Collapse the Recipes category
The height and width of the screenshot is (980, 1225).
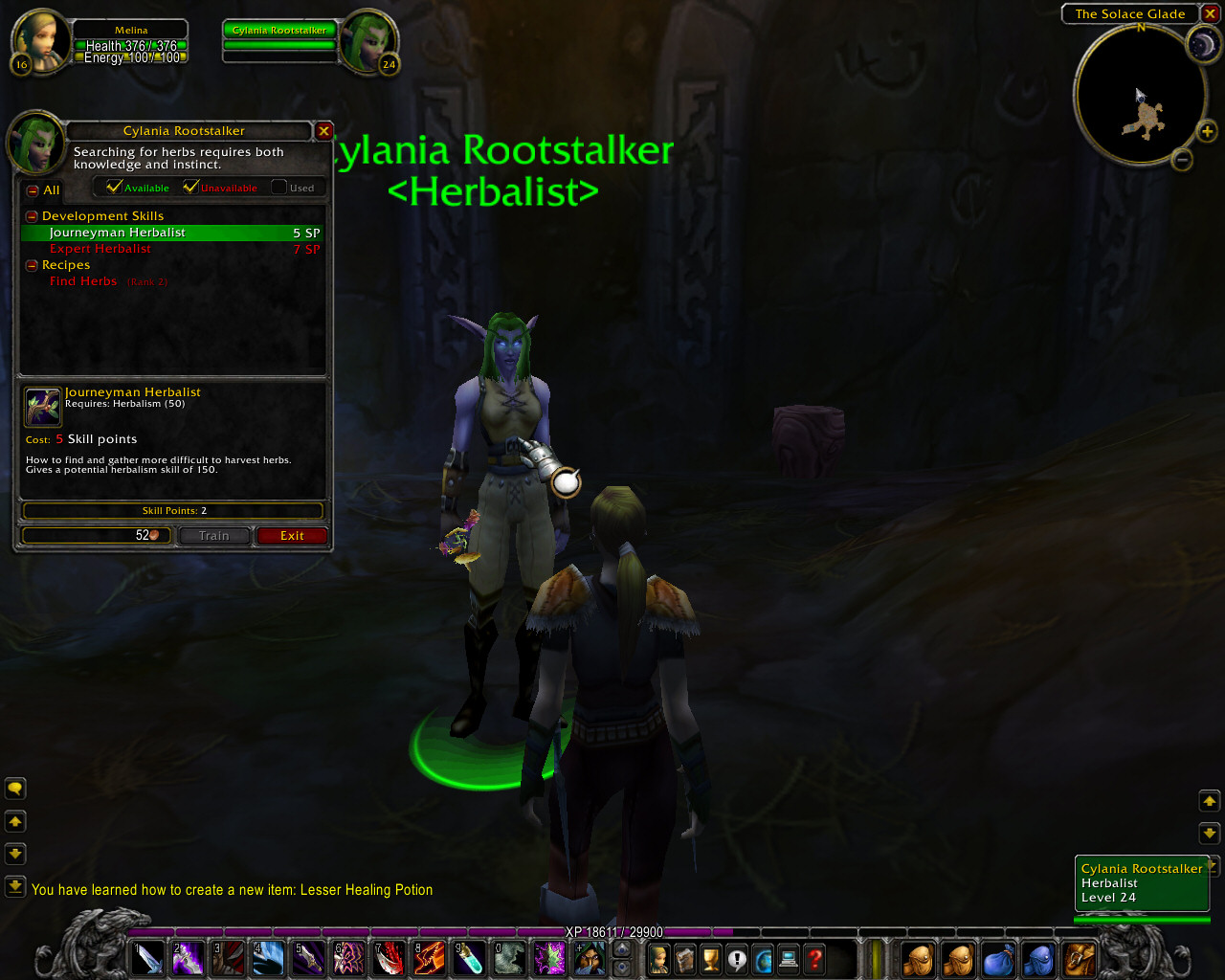pyautogui.click(x=31, y=265)
